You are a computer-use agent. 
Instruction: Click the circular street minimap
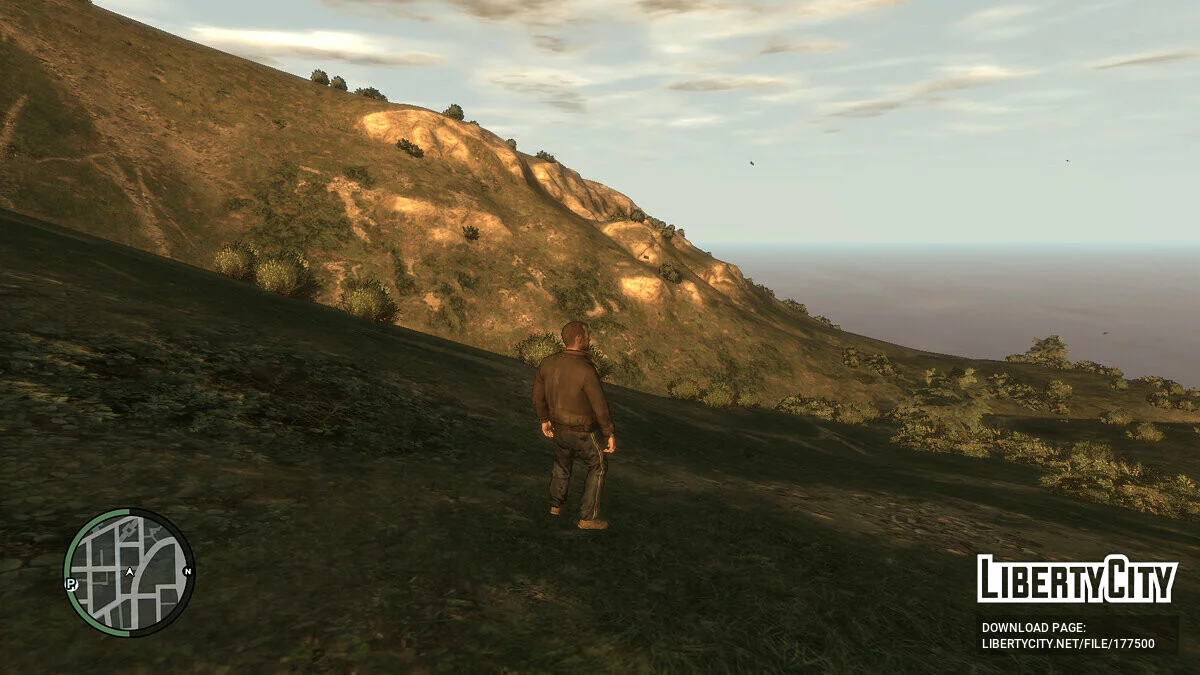tap(128, 573)
